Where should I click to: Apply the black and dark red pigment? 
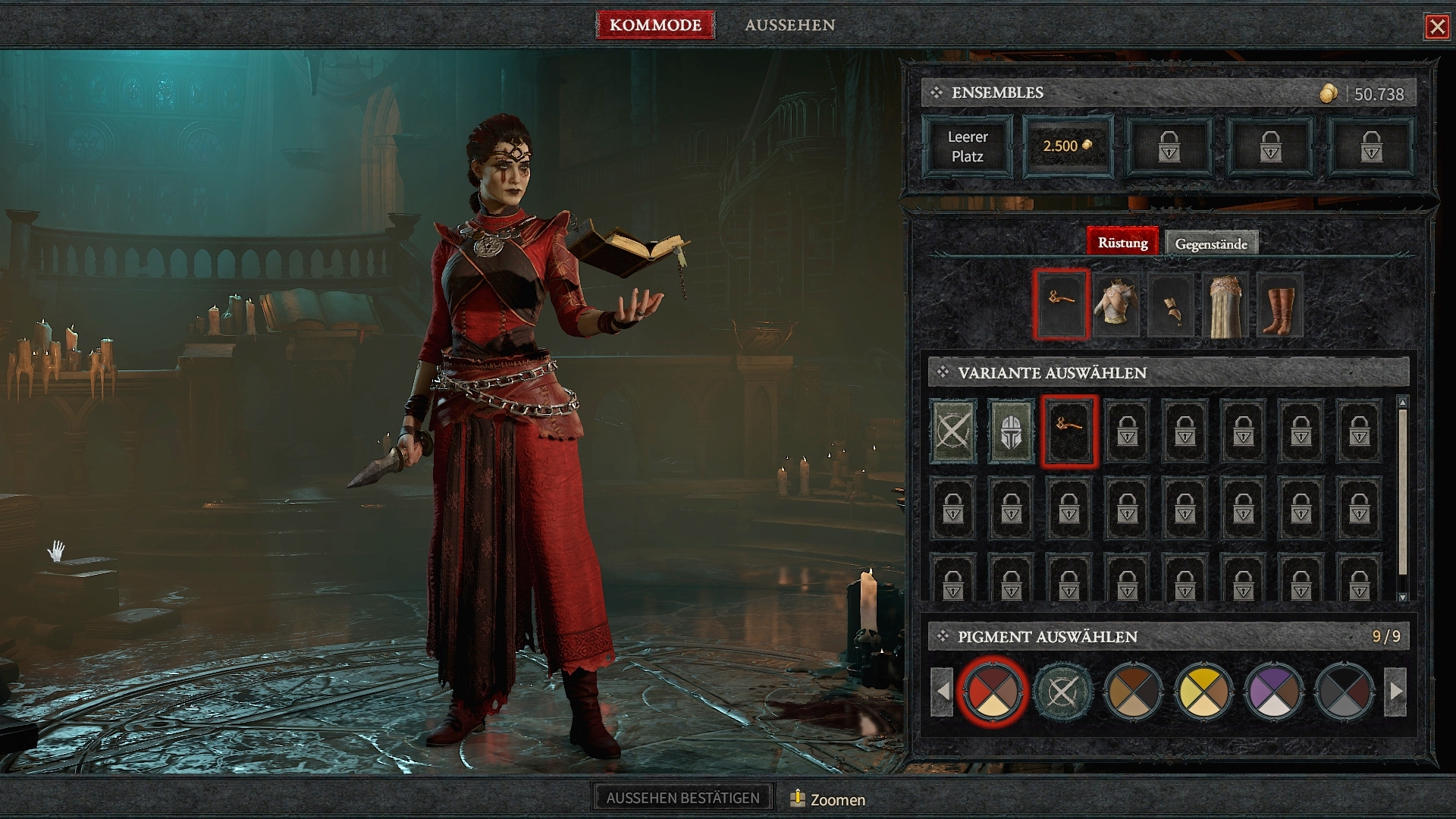(x=1345, y=692)
